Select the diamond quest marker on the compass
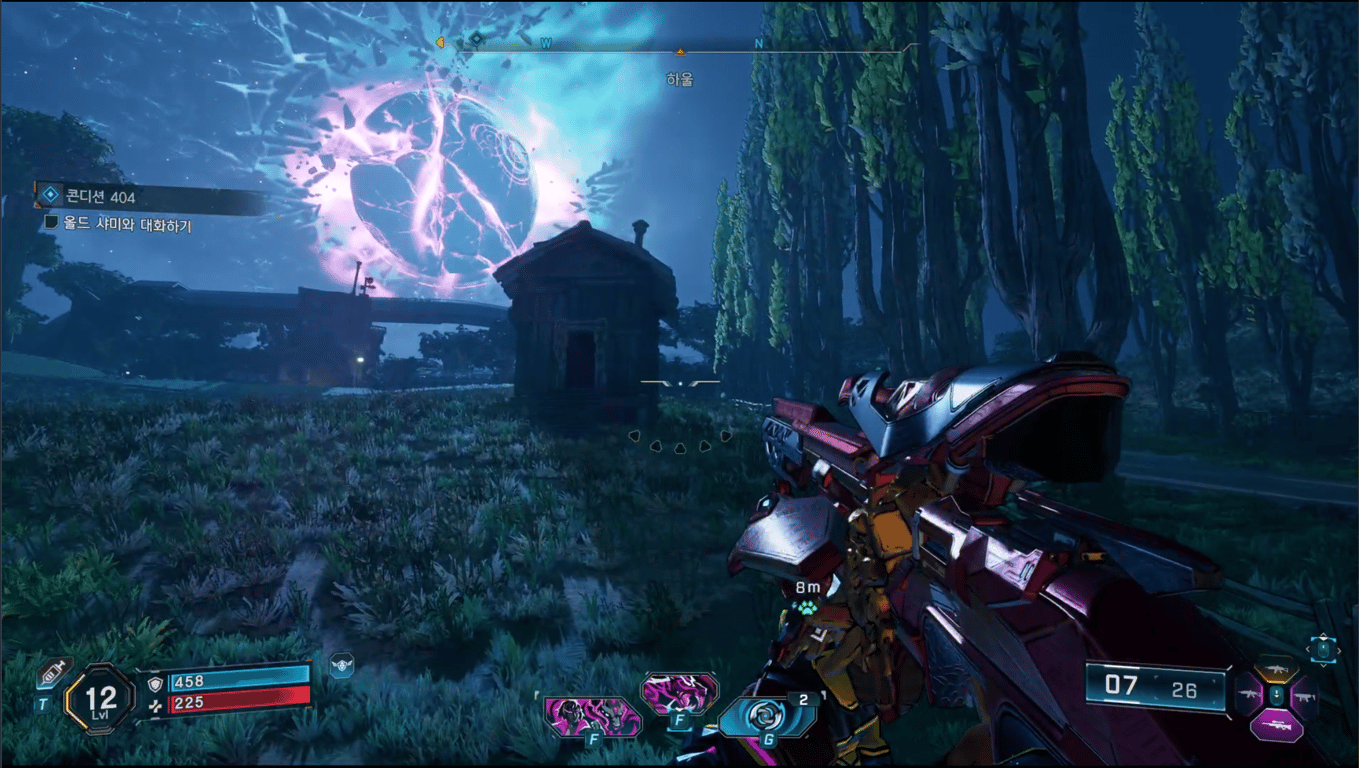1359x768 pixels. coord(477,38)
